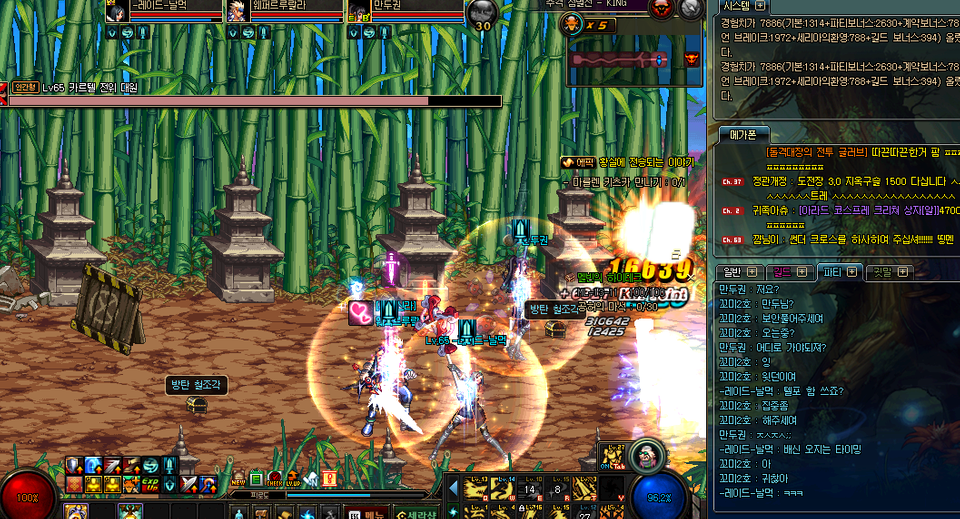The width and height of the screenshot is (960, 519).
Task: Select the 파티 party chat tab
Action: tap(831, 271)
